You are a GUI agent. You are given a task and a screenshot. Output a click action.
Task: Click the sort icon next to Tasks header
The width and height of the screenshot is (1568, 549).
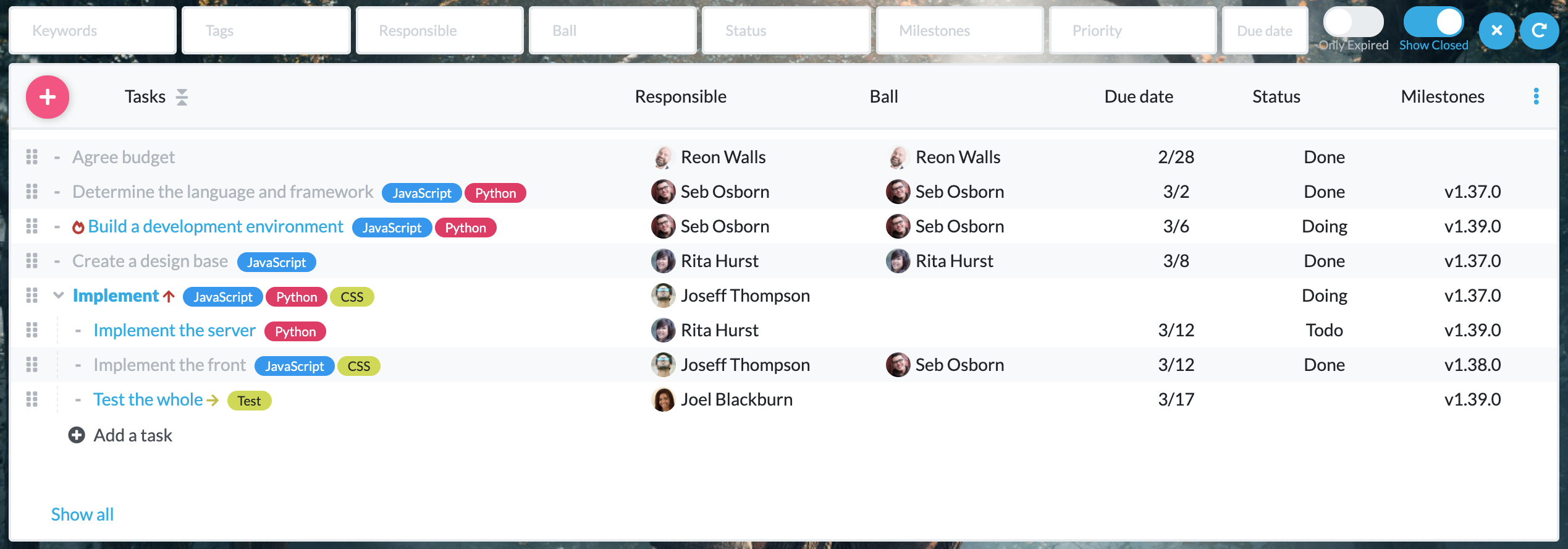point(182,97)
